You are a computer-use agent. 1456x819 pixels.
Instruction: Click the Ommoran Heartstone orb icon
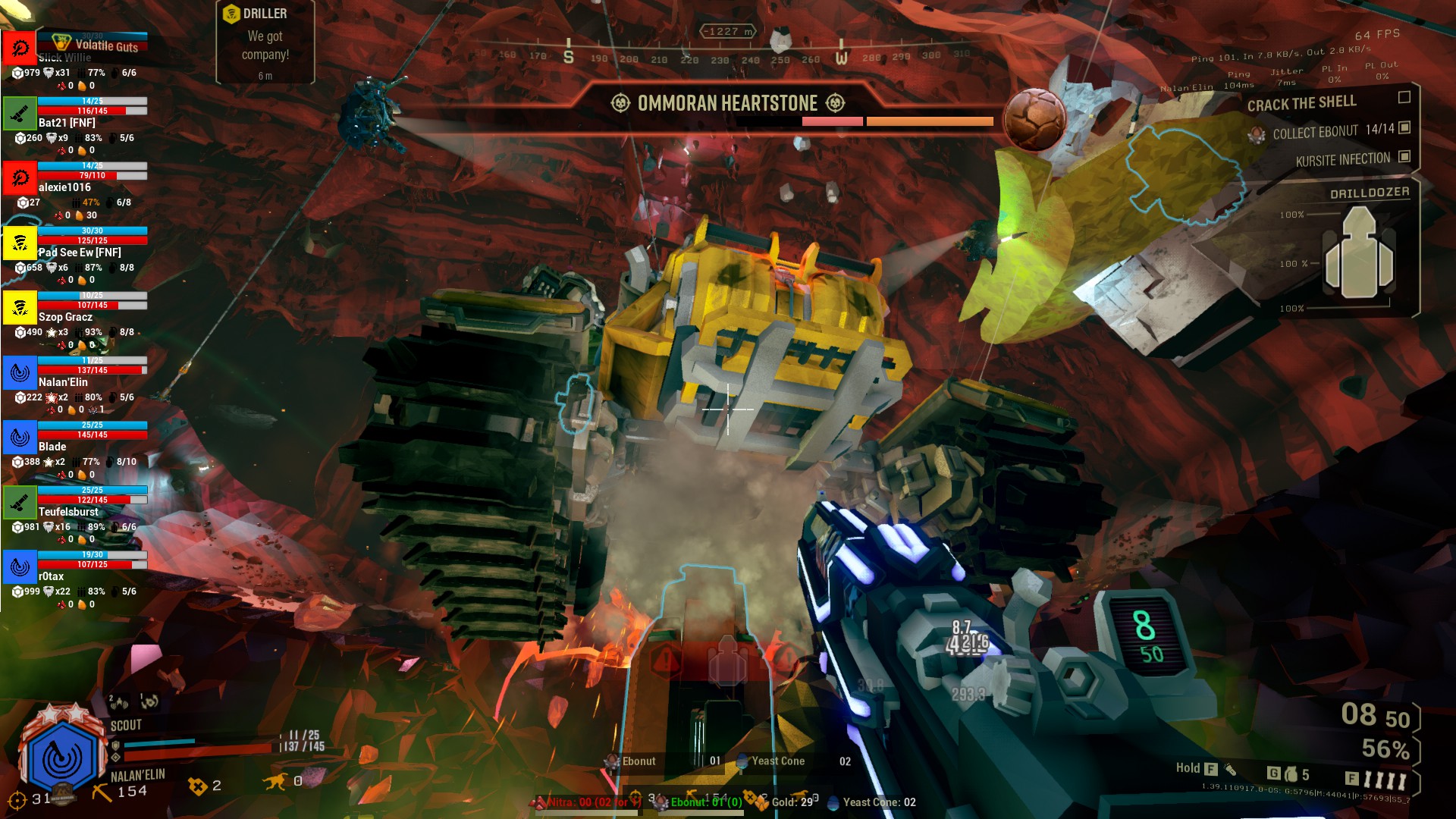1034,119
